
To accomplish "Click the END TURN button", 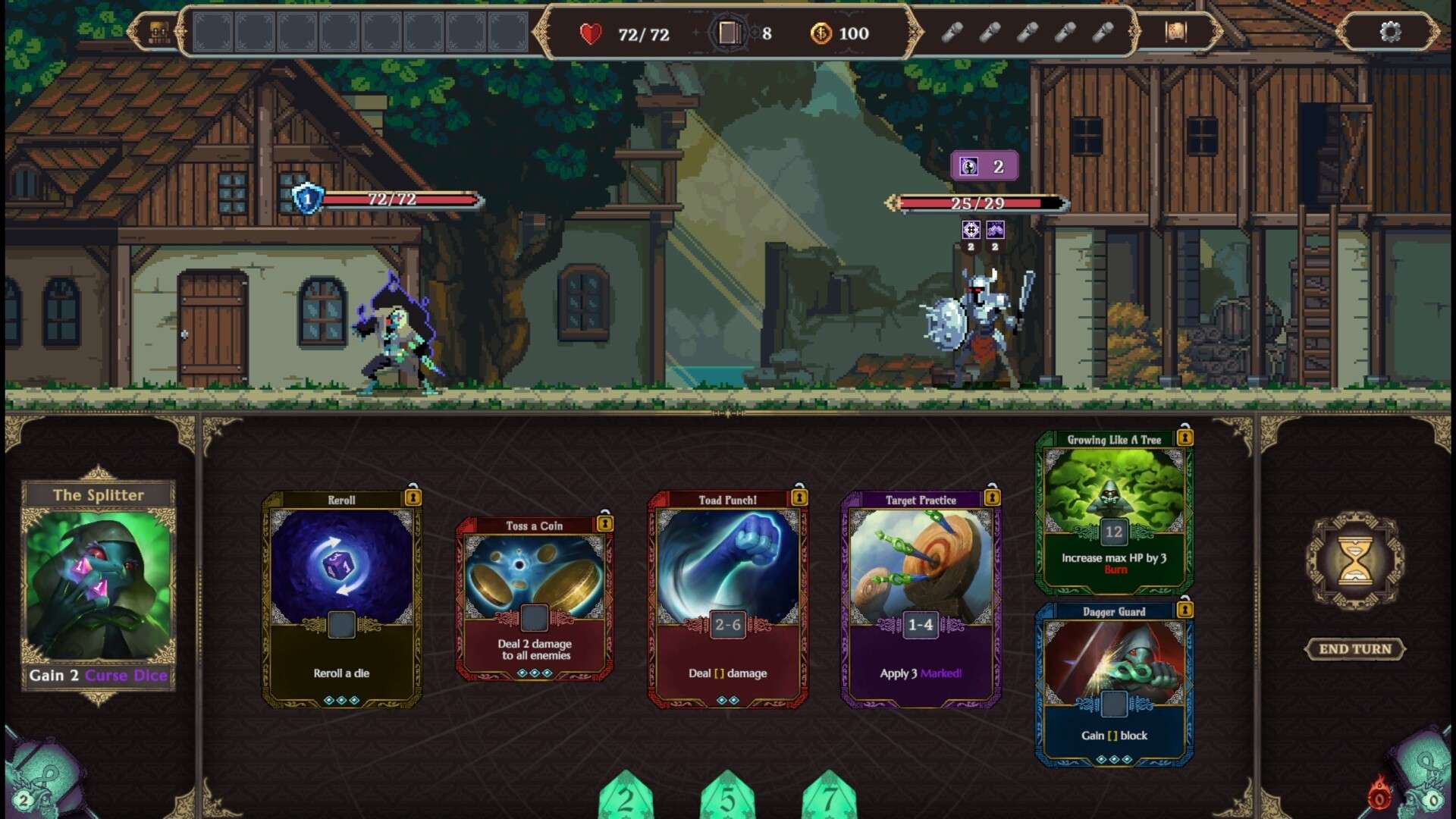I will [1354, 649].
